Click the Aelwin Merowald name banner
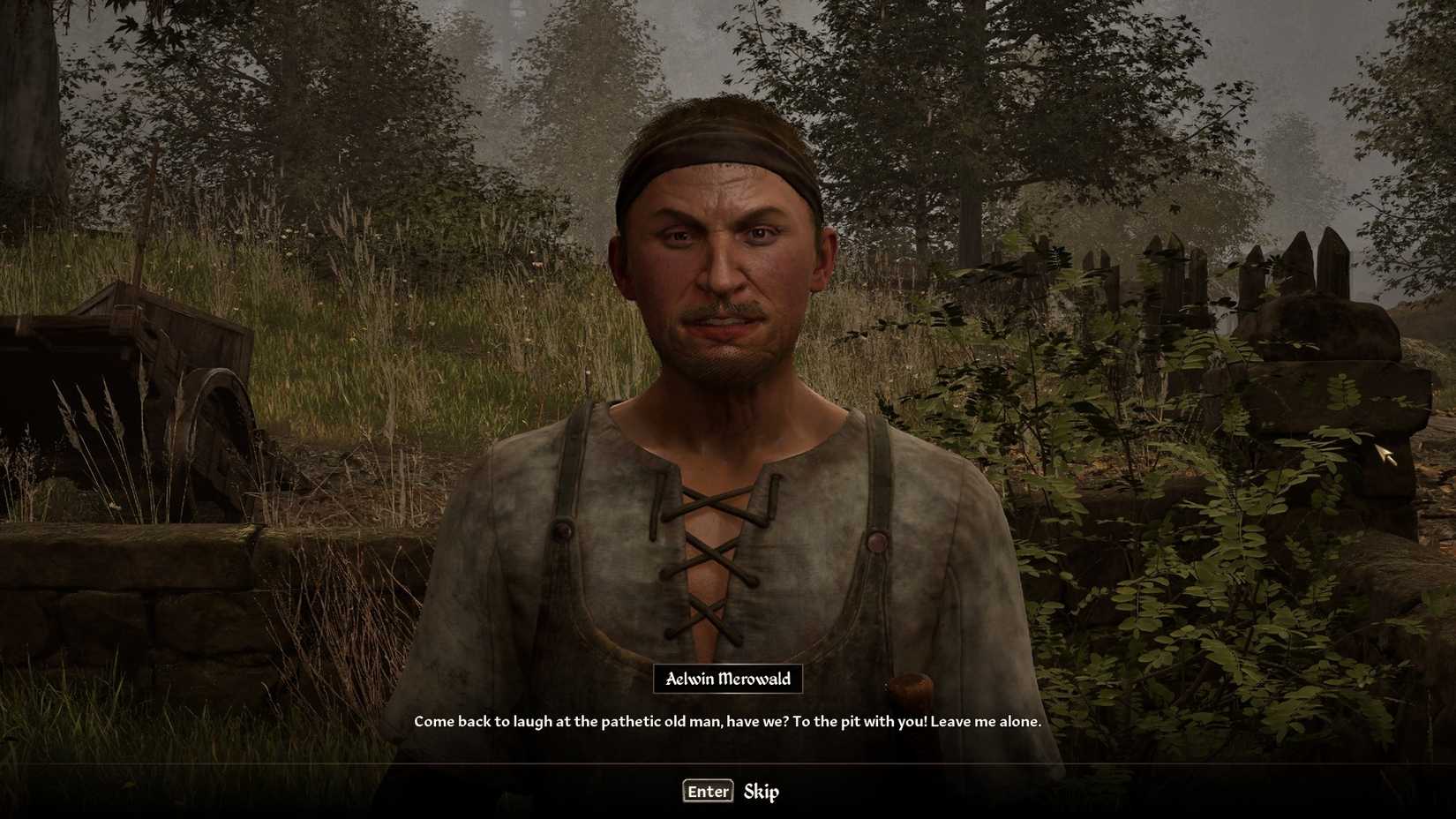The width and height of the screenshot is (1456, 819). (x=728, y=680)
